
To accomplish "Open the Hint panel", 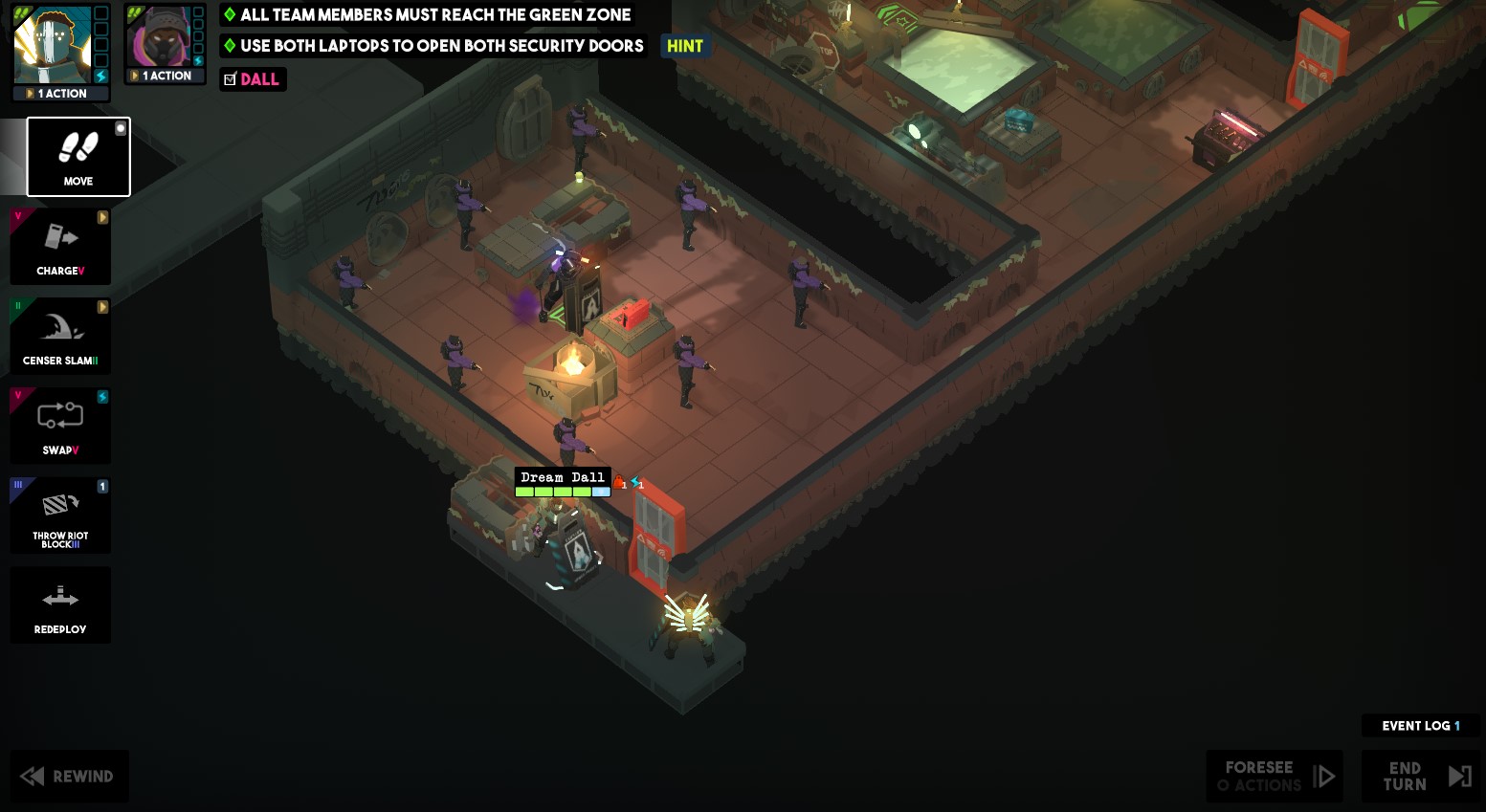I will click(x=685, y=45).
